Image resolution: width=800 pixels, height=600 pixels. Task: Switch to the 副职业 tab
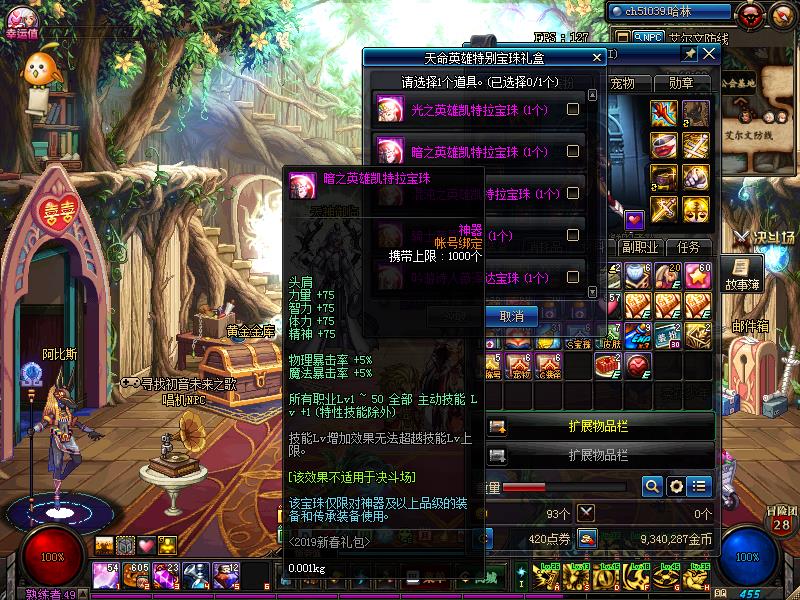(x=639, y=247)
